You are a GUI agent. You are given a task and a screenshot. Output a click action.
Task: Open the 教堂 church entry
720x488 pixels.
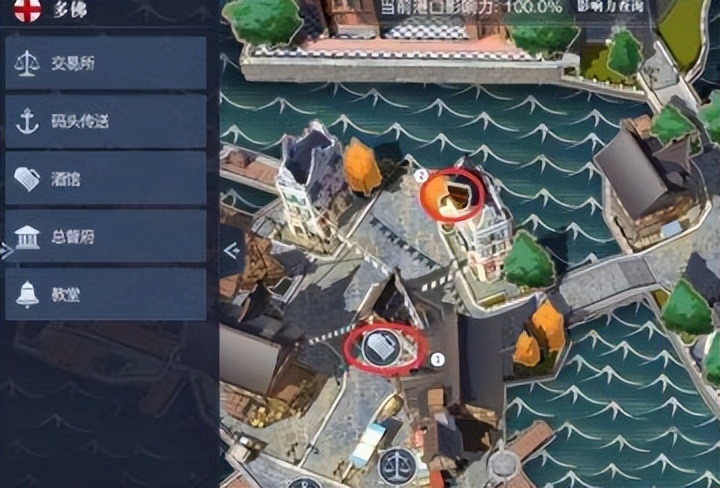click(x=105, y=294)
